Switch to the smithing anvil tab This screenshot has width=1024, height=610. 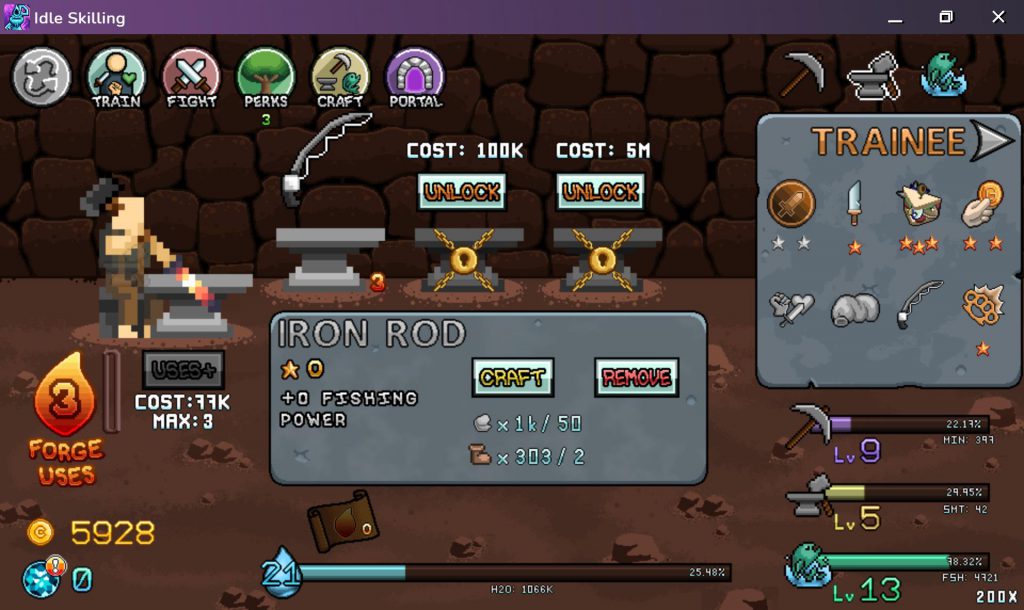(x=872, y=76)
